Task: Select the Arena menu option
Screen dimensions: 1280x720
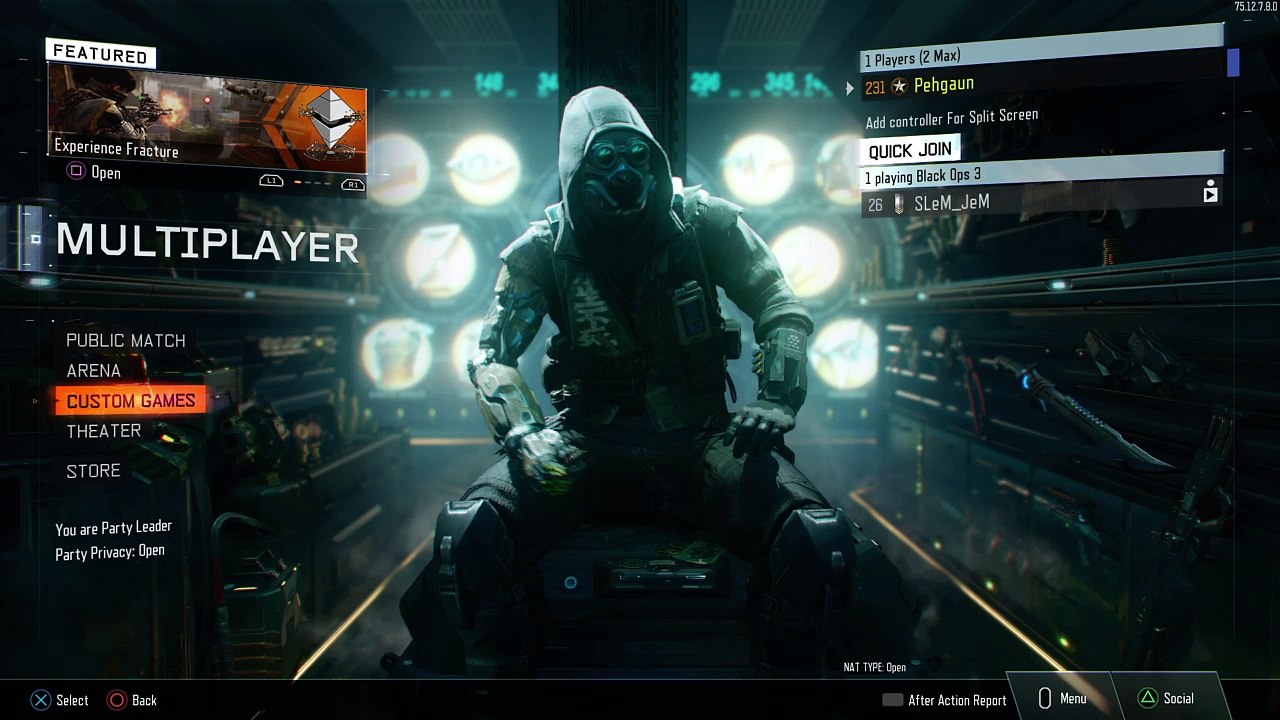Action: point(94,371)
